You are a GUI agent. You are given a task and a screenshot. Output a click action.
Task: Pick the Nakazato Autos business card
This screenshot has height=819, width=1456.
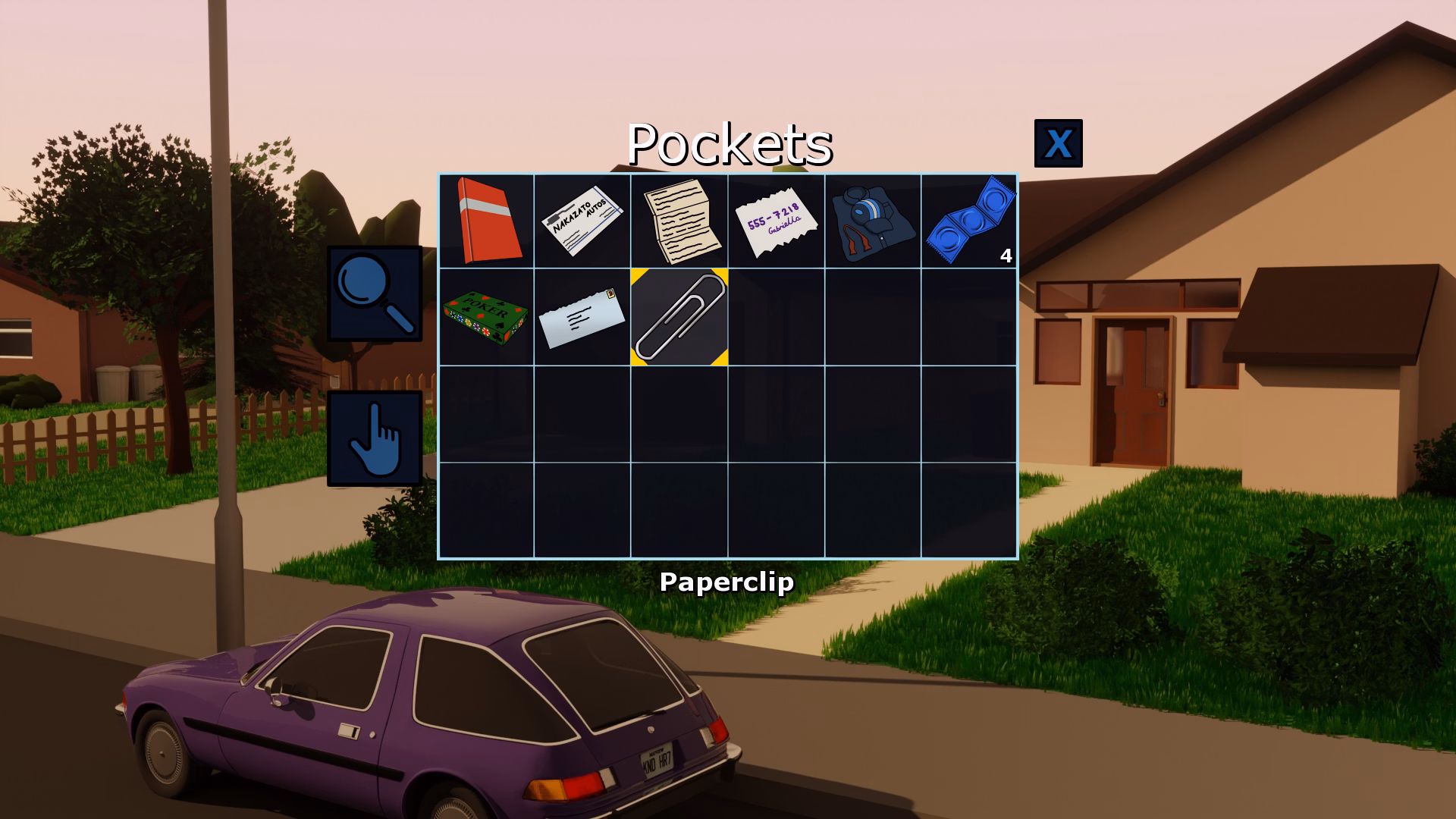(x=582, y=221)
